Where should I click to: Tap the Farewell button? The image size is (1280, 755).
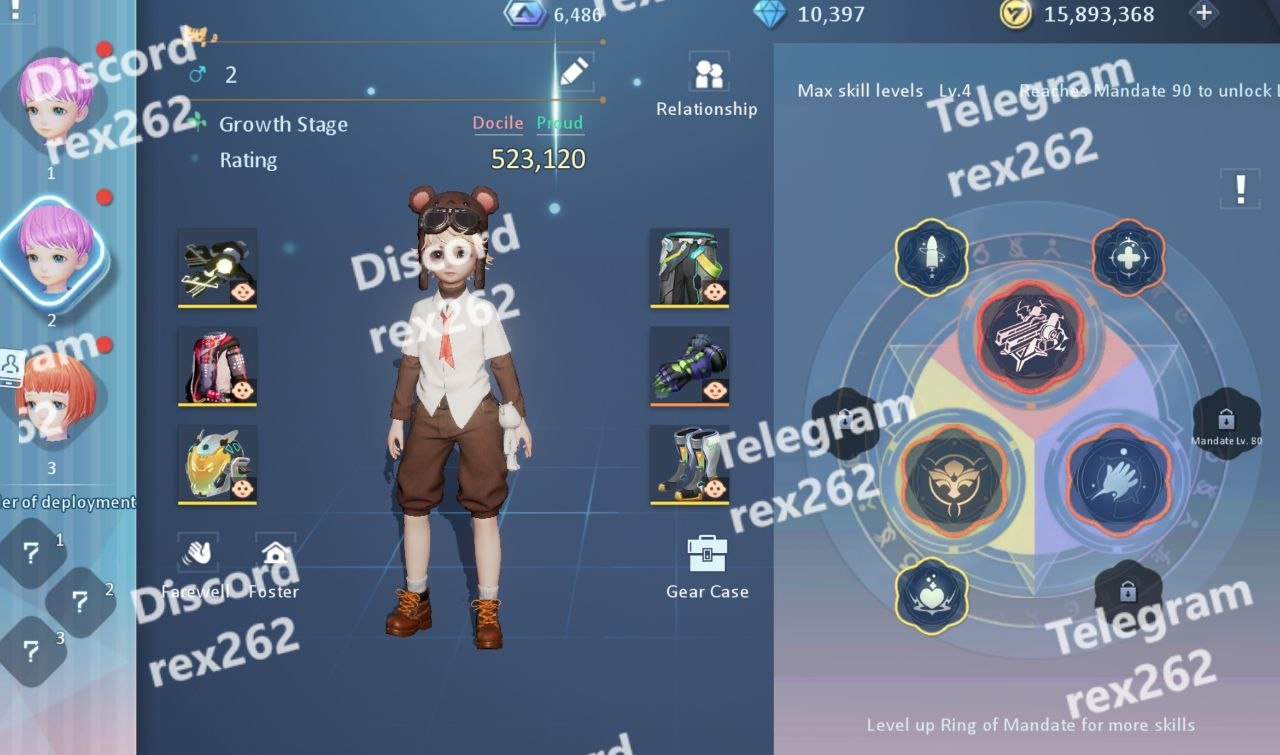[197, 566]
